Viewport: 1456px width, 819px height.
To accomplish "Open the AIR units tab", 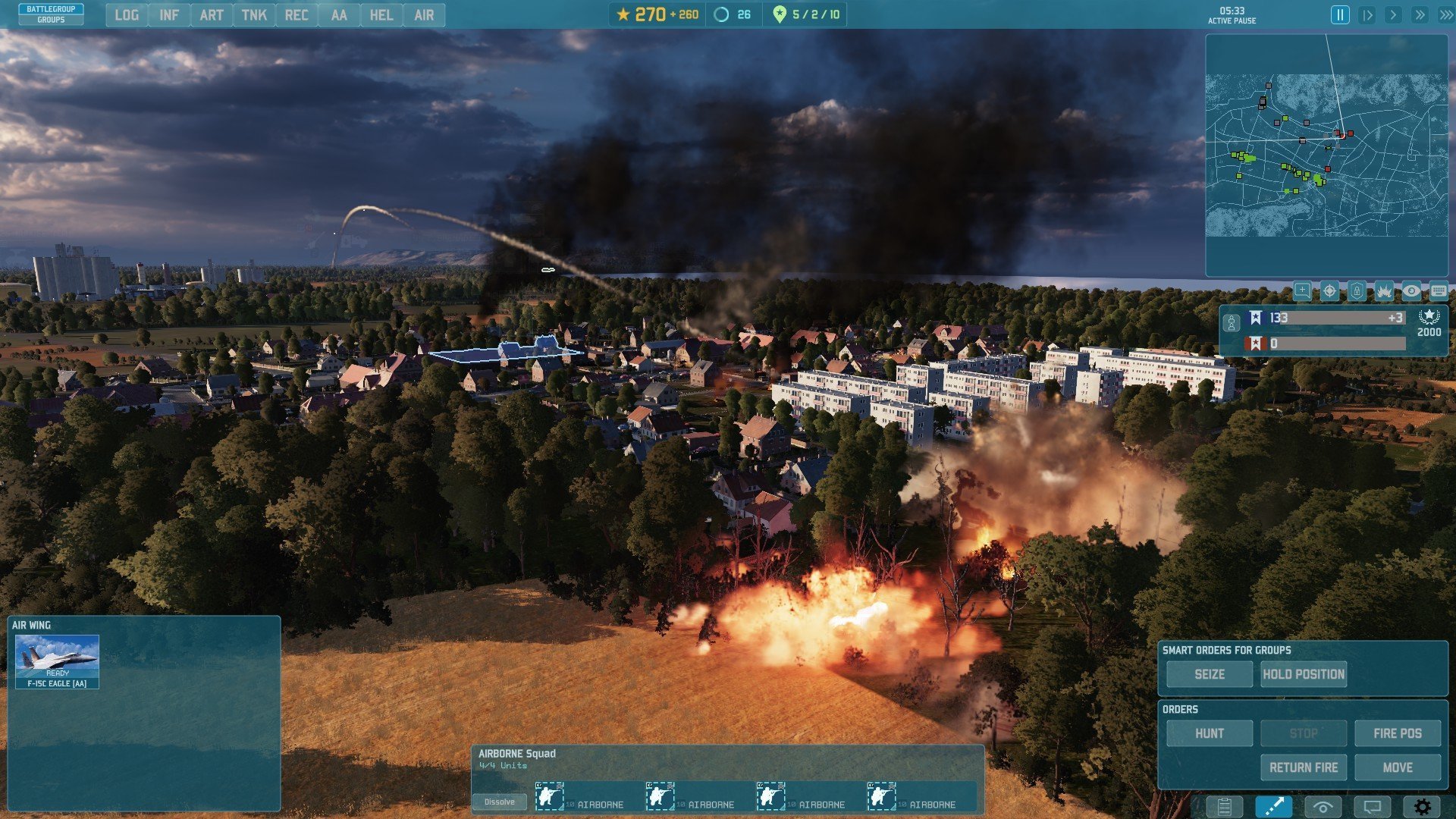I will 424,15.
